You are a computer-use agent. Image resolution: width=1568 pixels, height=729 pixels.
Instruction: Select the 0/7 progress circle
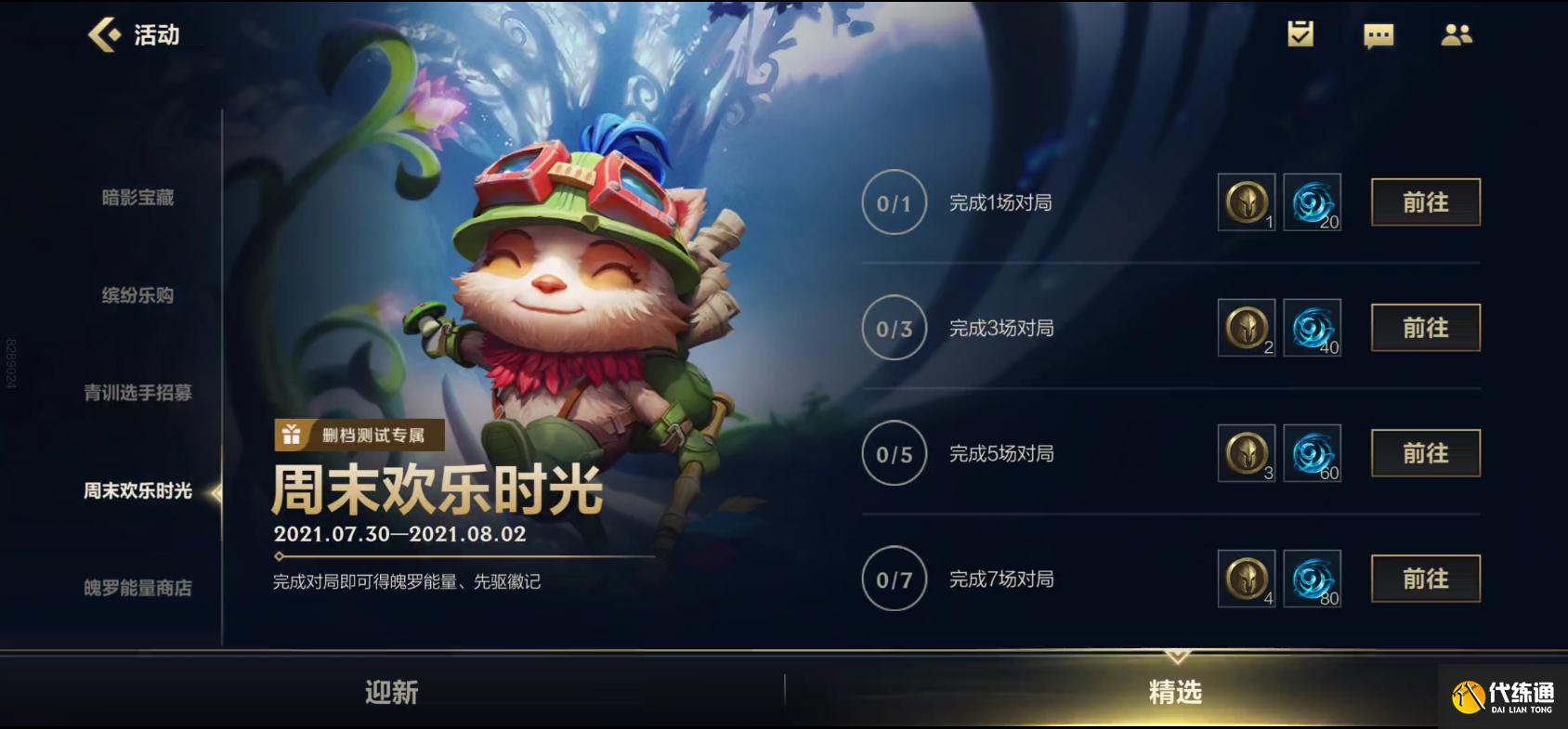(x=893, y=579)
